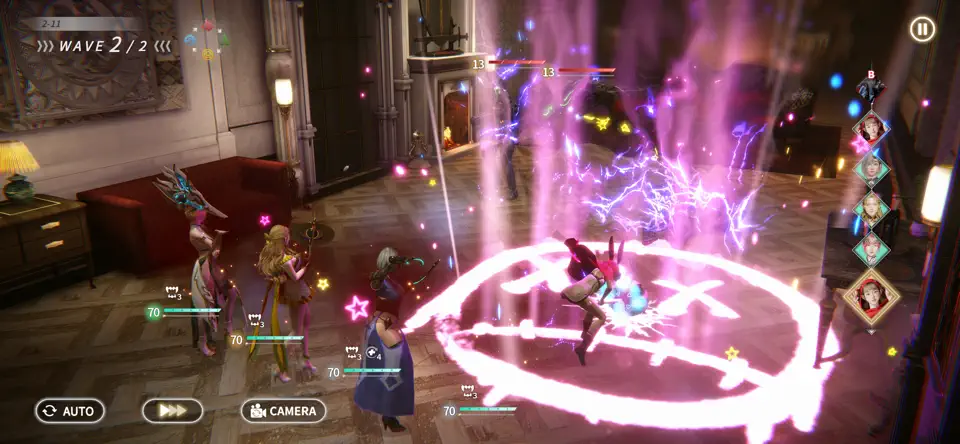Image resolution: width=960 pixels, height=444 pixels.
Task: Activate the triple-arrow fast forward button
Action: pos(172,411)
